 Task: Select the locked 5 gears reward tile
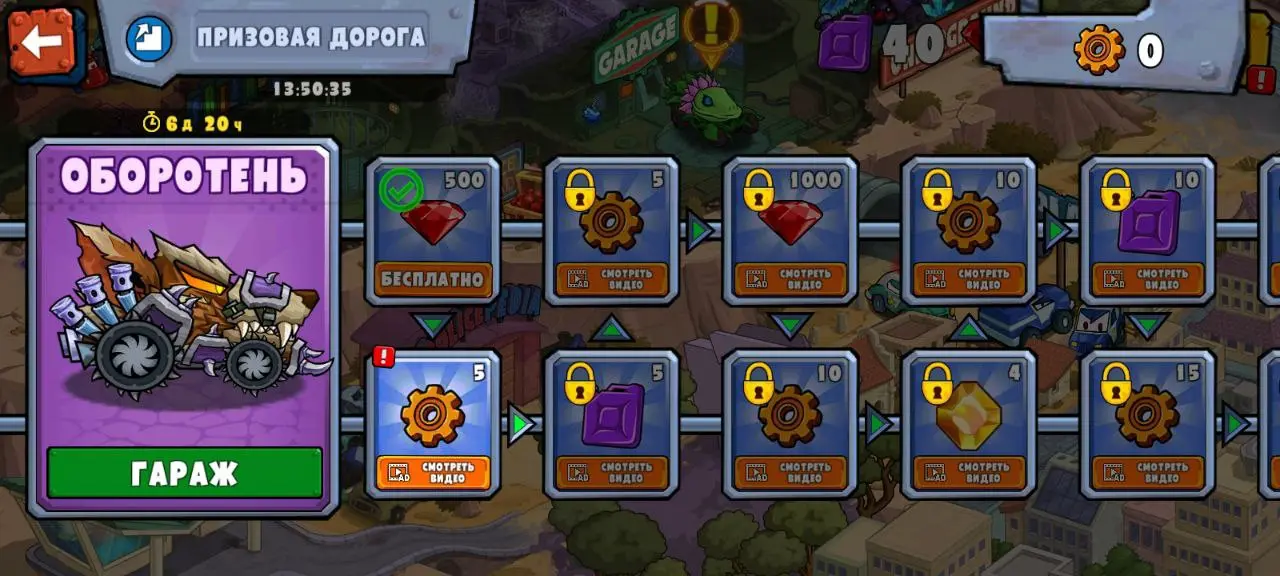tap(612, 230)
